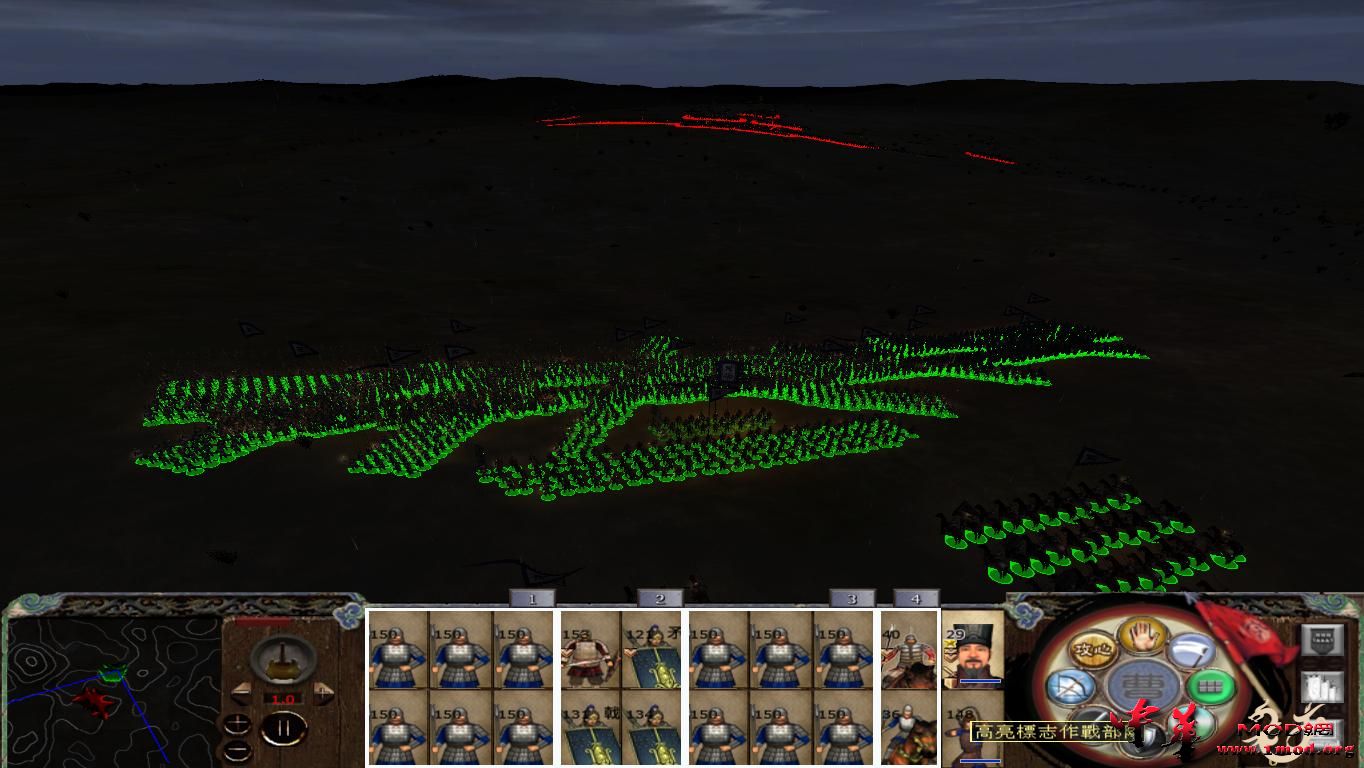
Task: Click the halt hand icon on the command wheel
Action: [1141, 637]
